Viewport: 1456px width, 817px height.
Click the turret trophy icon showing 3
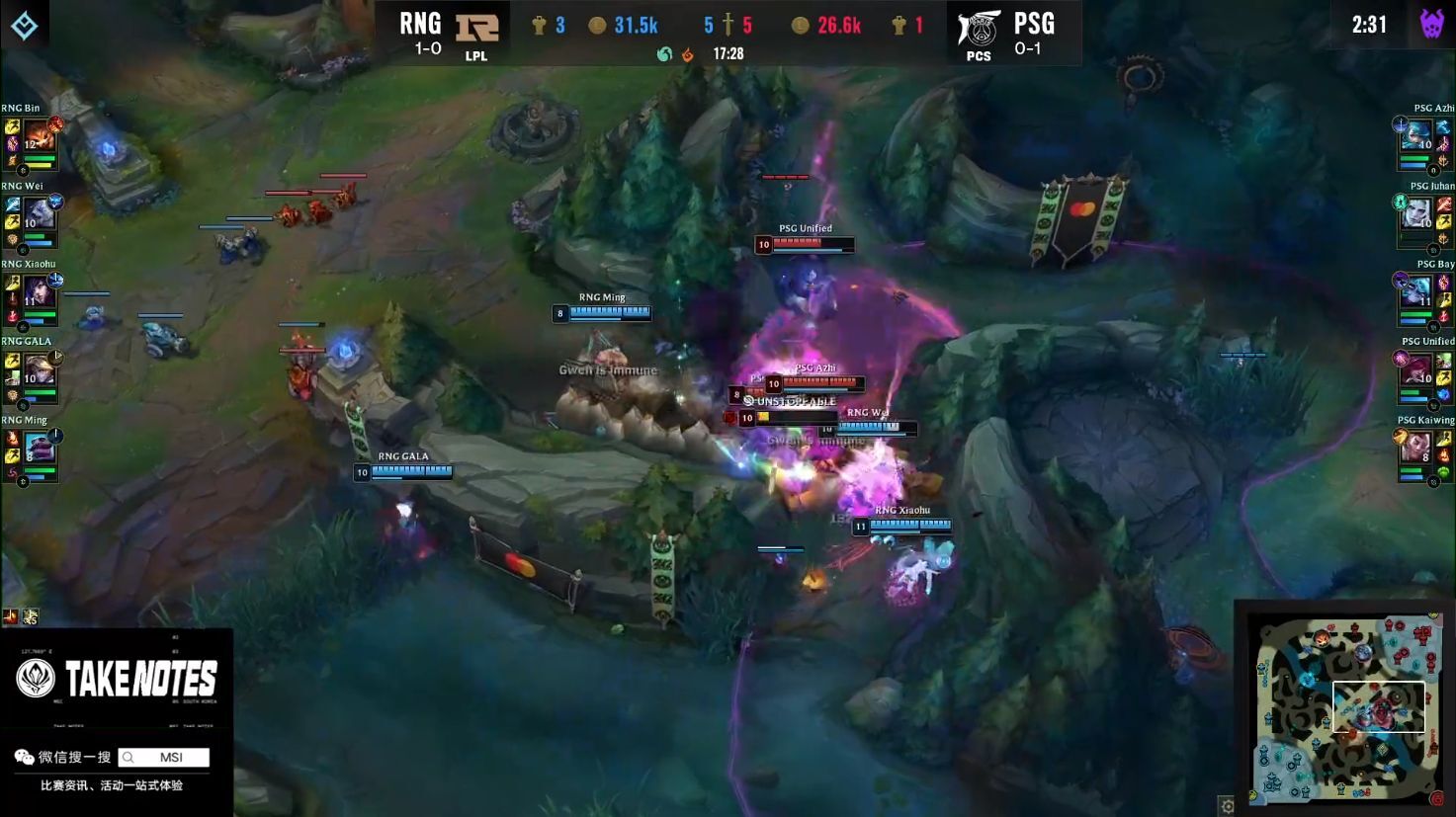point(542,26)
